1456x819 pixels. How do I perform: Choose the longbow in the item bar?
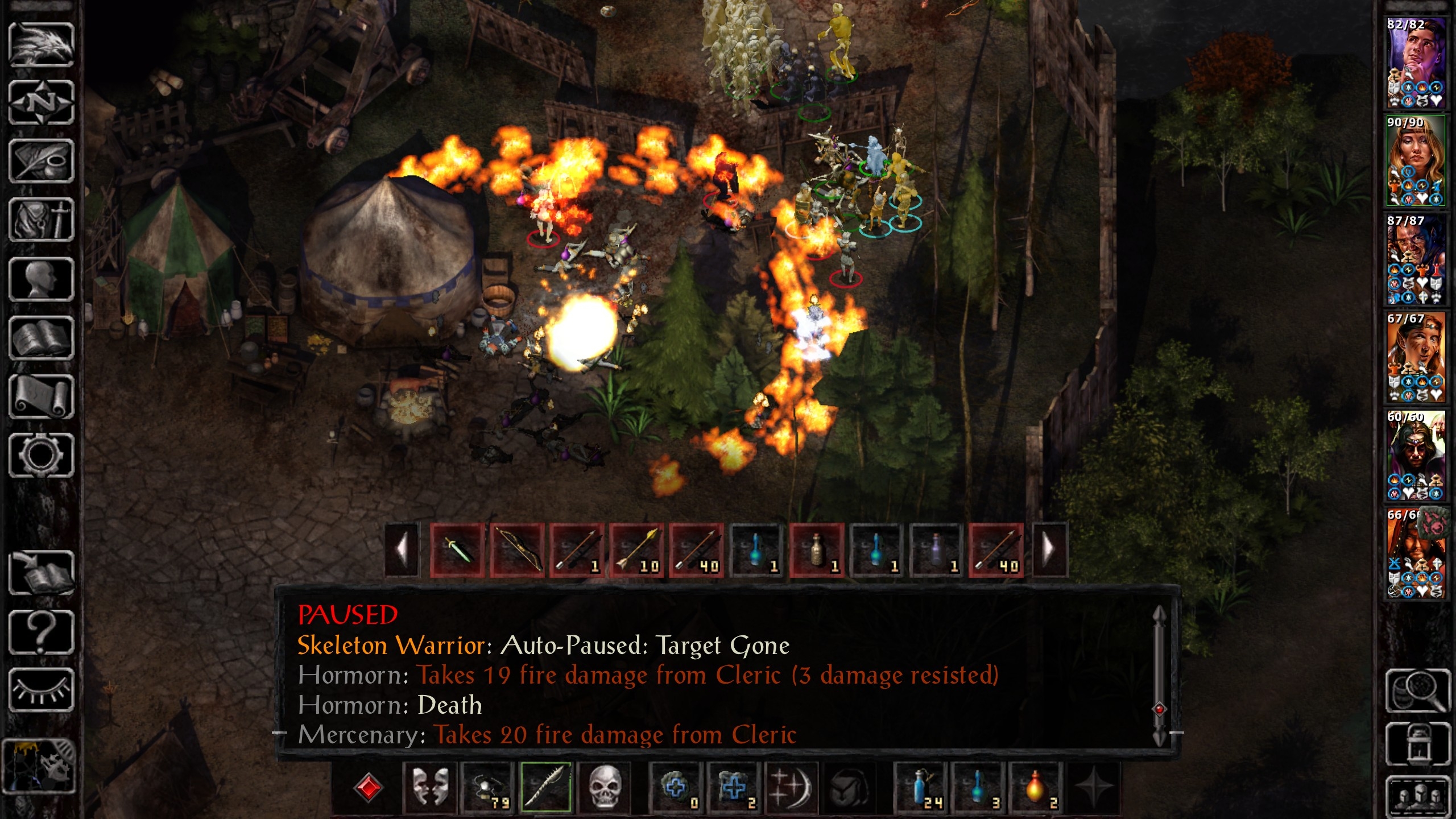517,550
